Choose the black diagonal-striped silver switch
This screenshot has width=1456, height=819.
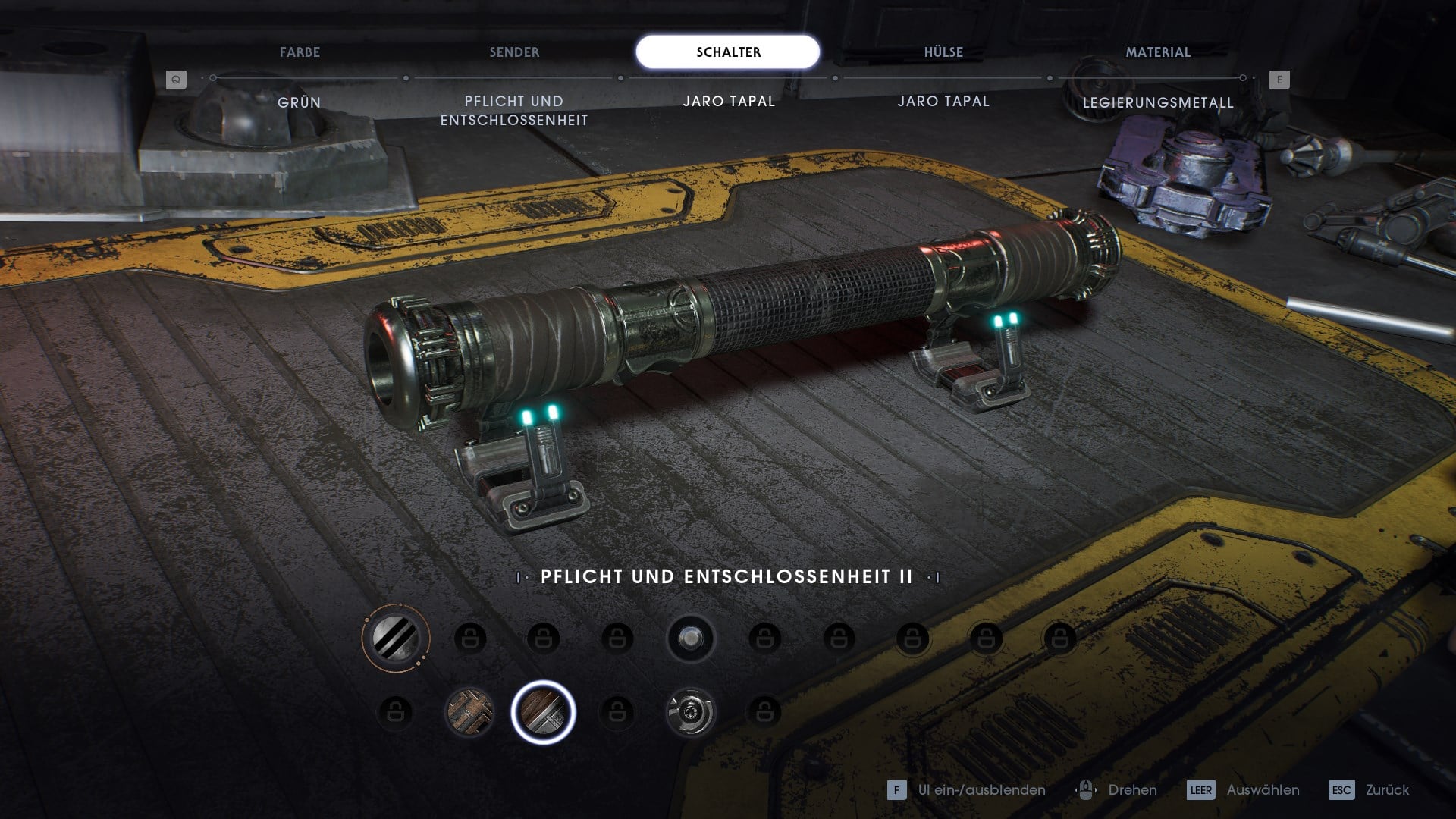(x=395, y=638)
